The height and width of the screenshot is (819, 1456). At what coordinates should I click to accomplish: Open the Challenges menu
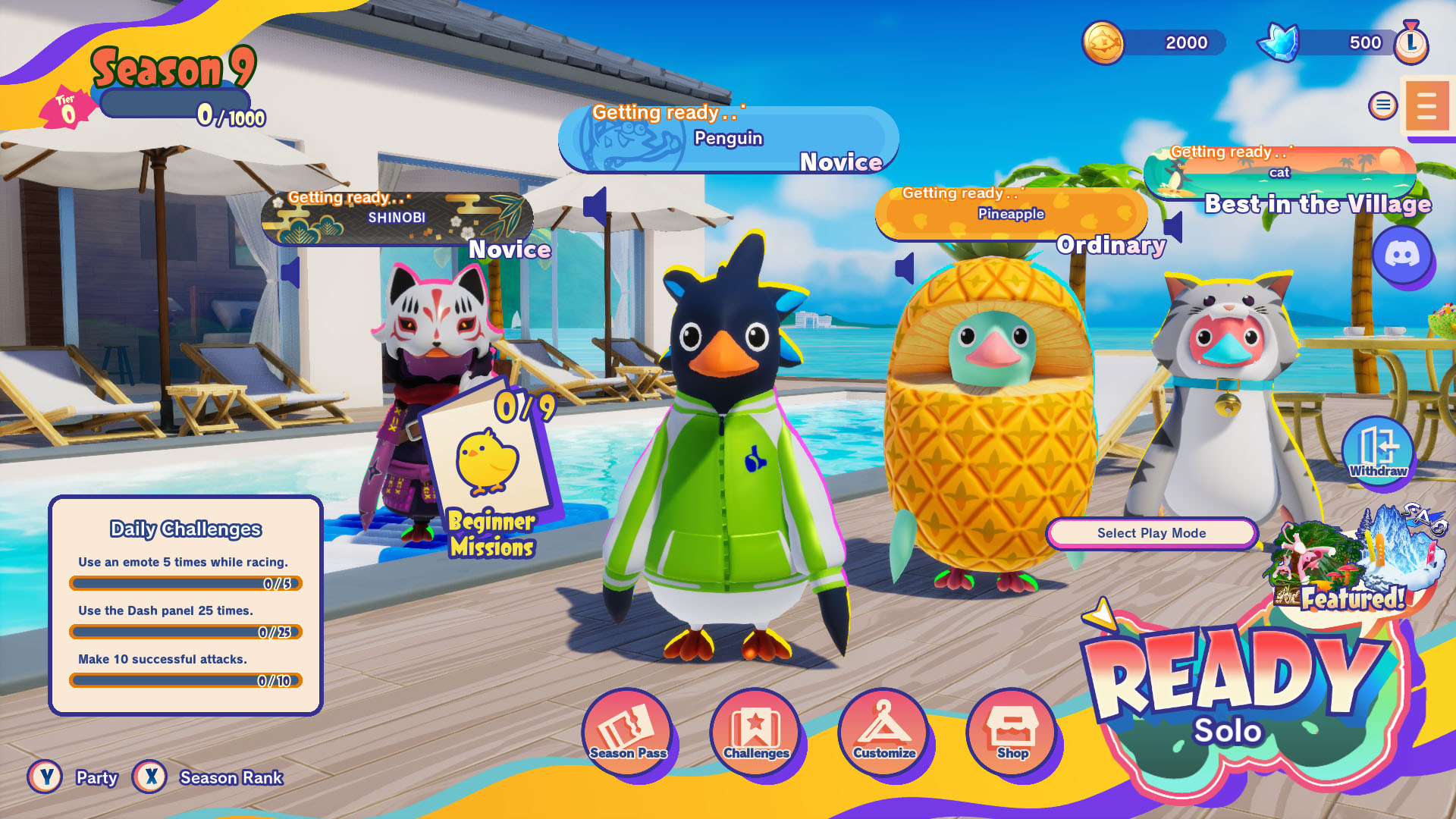pos(755,731)
